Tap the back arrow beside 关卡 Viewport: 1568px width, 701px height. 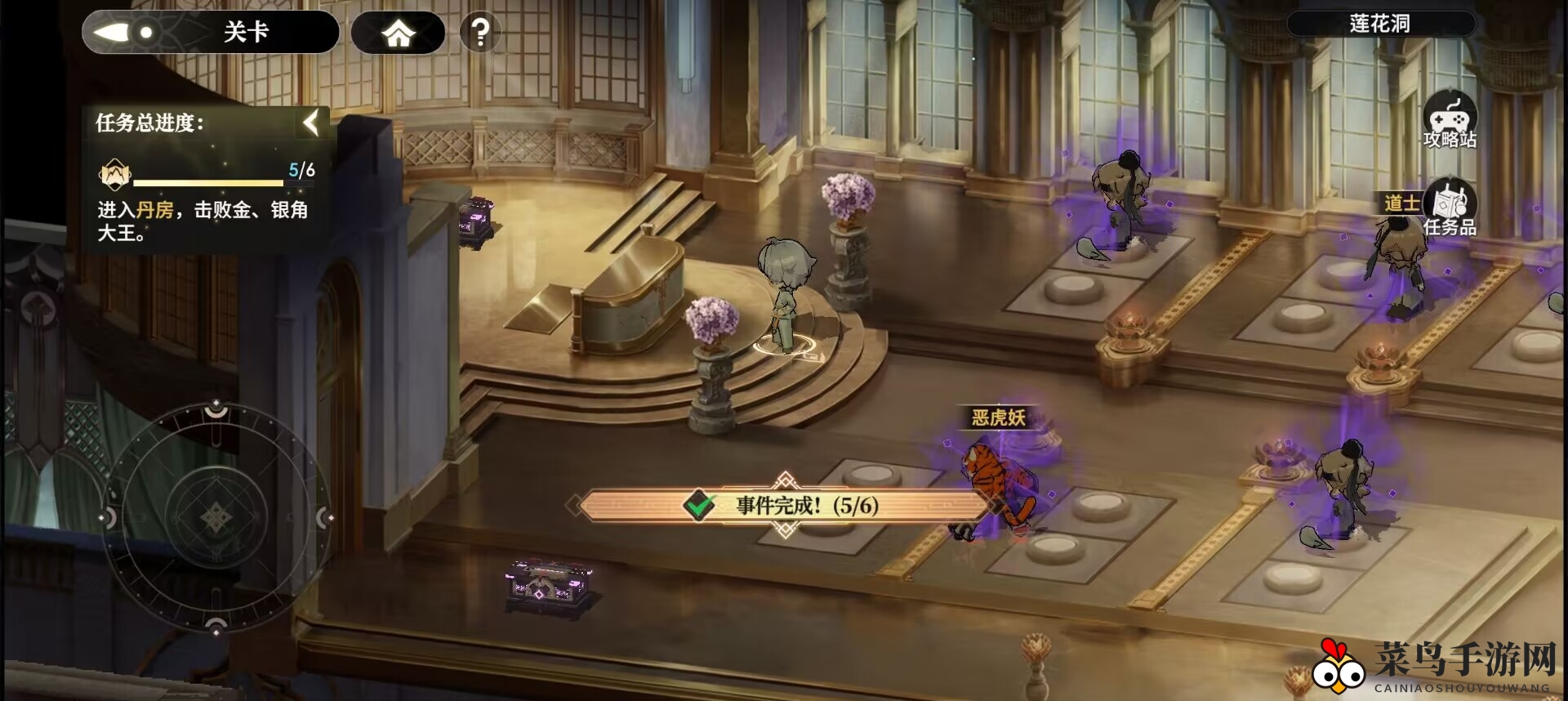click(114, 32)
